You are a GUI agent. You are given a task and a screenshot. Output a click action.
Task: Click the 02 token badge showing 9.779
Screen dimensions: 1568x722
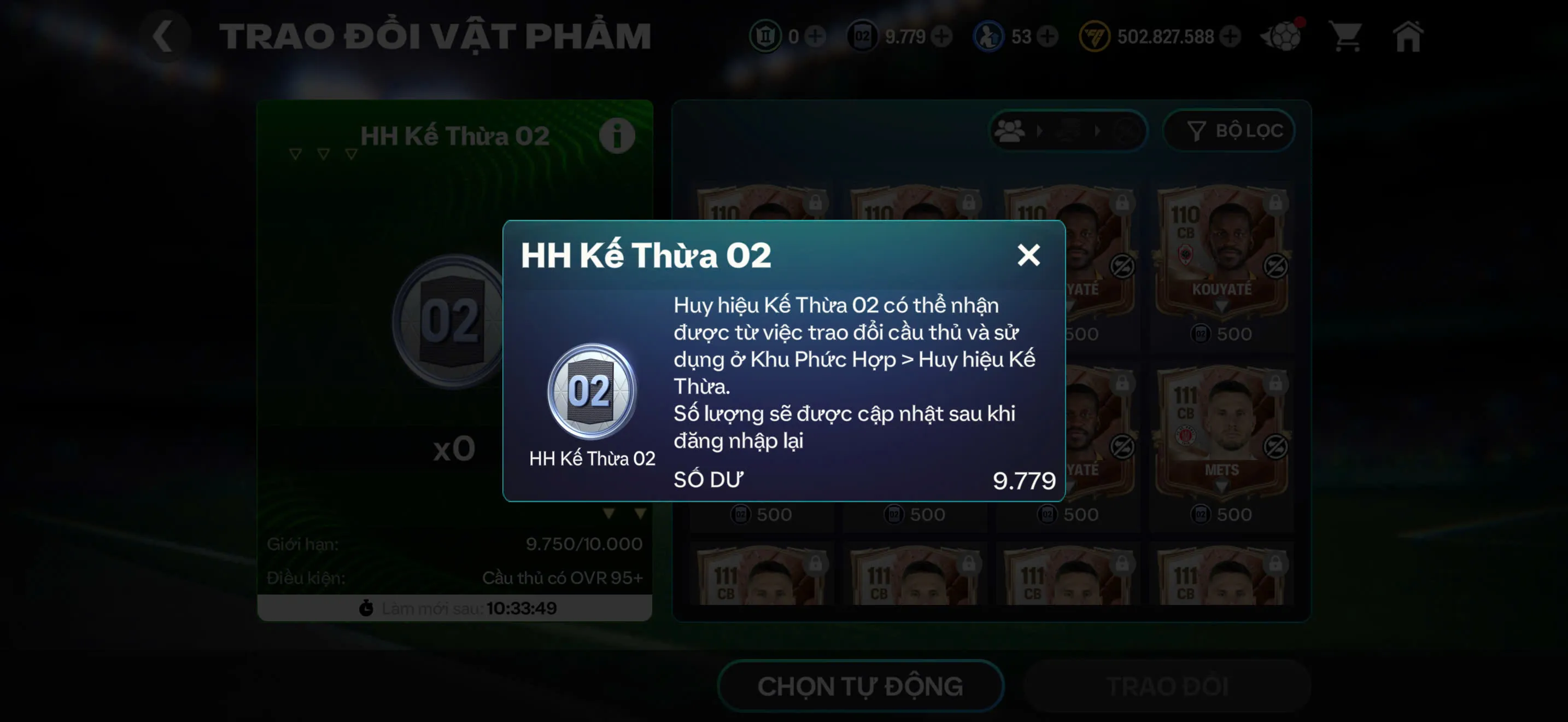[863, 37]
